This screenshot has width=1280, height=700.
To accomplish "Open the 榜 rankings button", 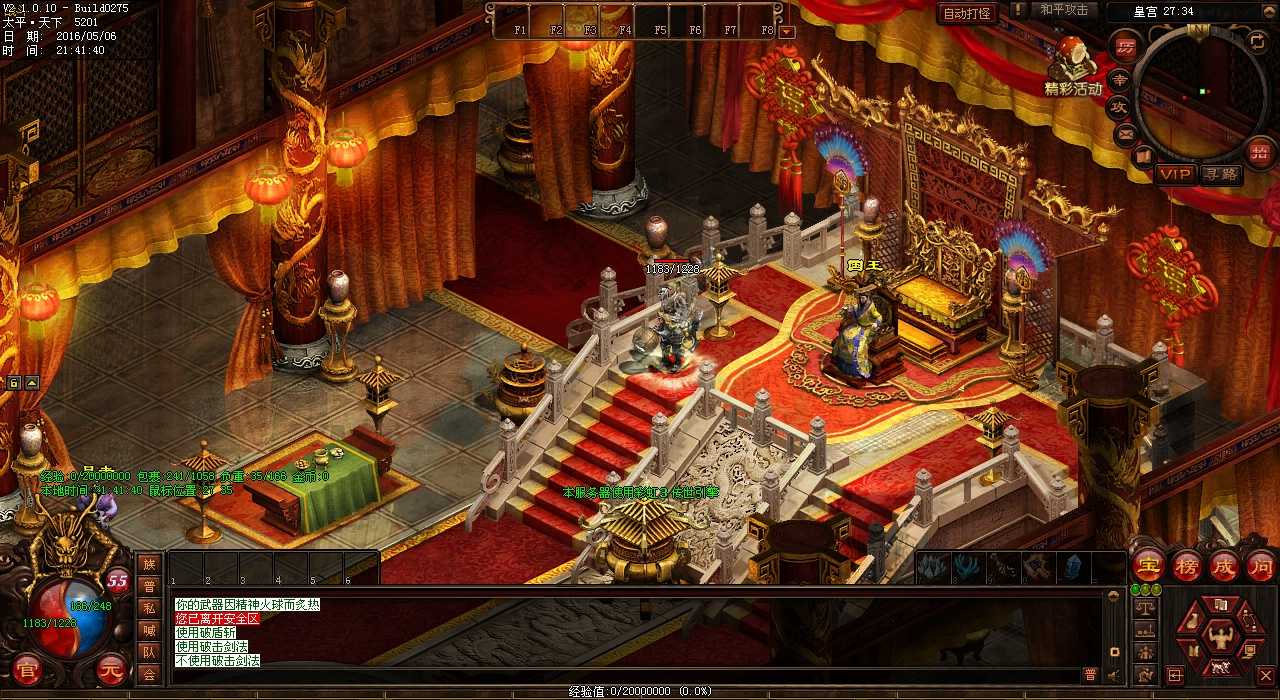I will tap(1186, 566).
